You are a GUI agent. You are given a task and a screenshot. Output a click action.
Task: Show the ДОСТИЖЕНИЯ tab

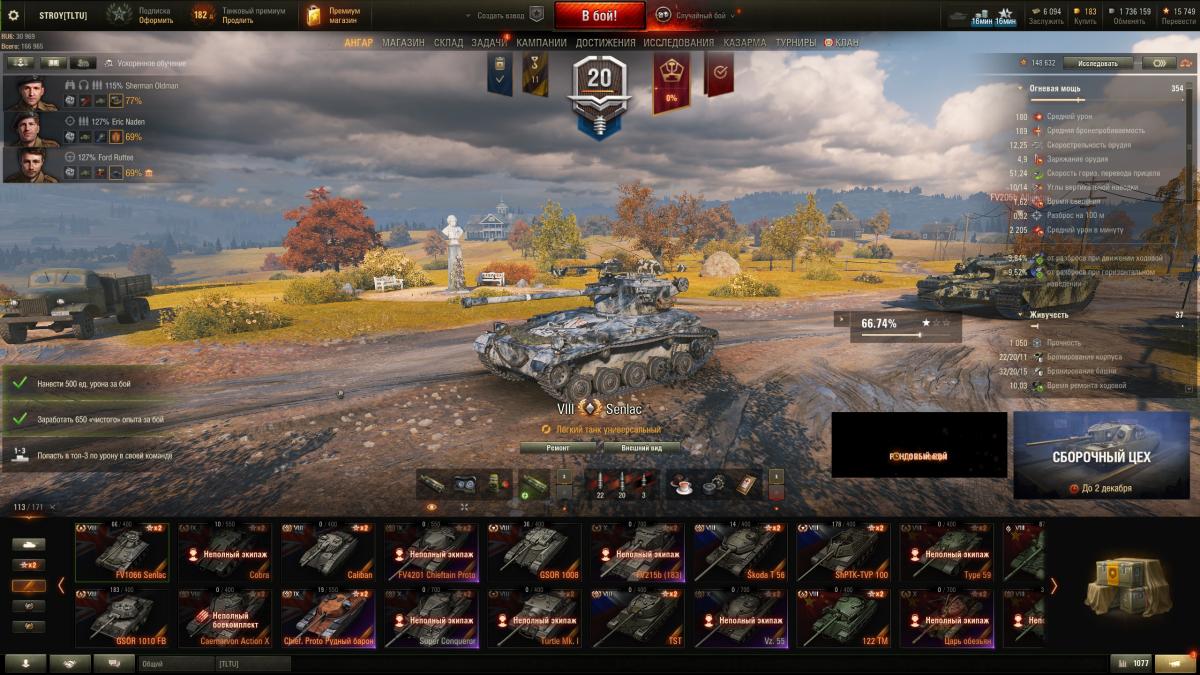[605, 43]
